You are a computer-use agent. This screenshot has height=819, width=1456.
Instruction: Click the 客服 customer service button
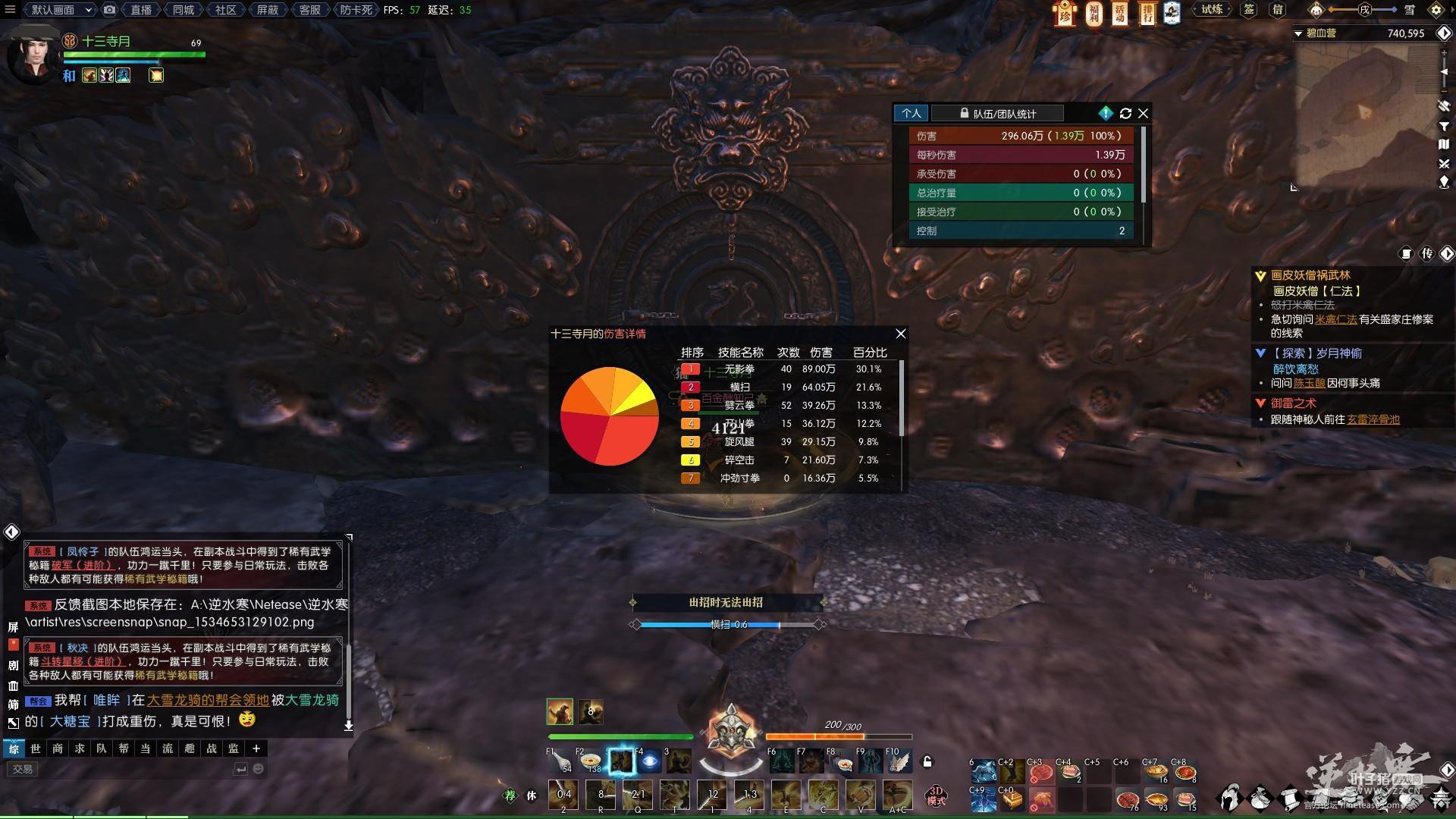(x=309, y=10)
